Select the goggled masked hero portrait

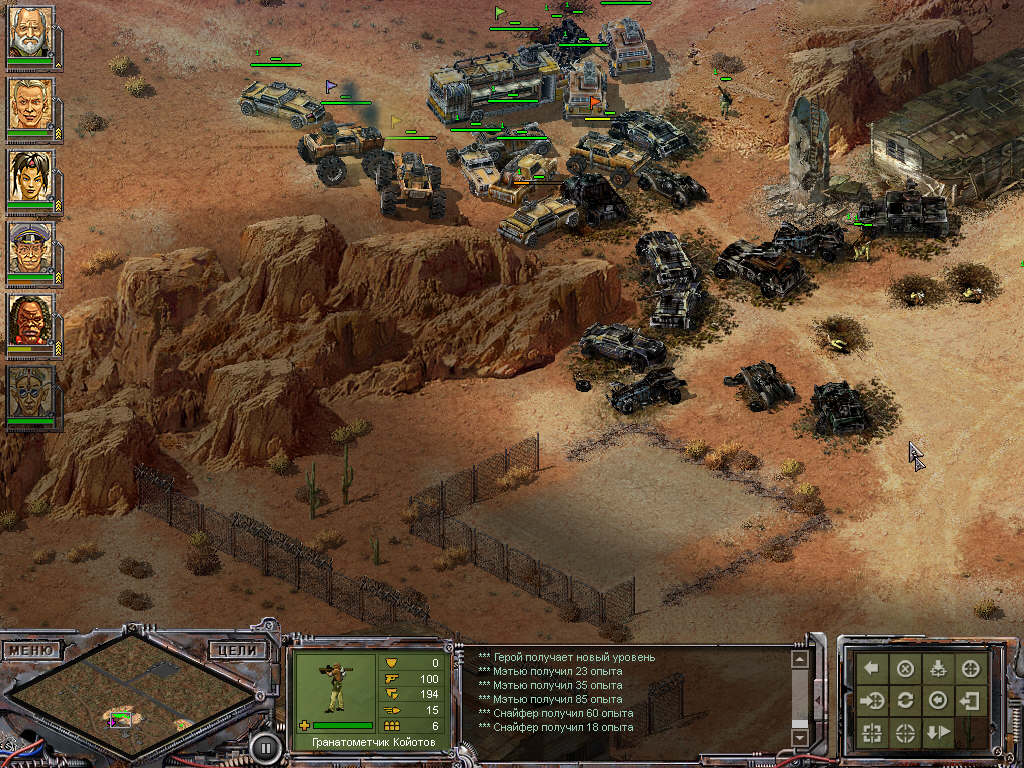(x=31, y=393)
